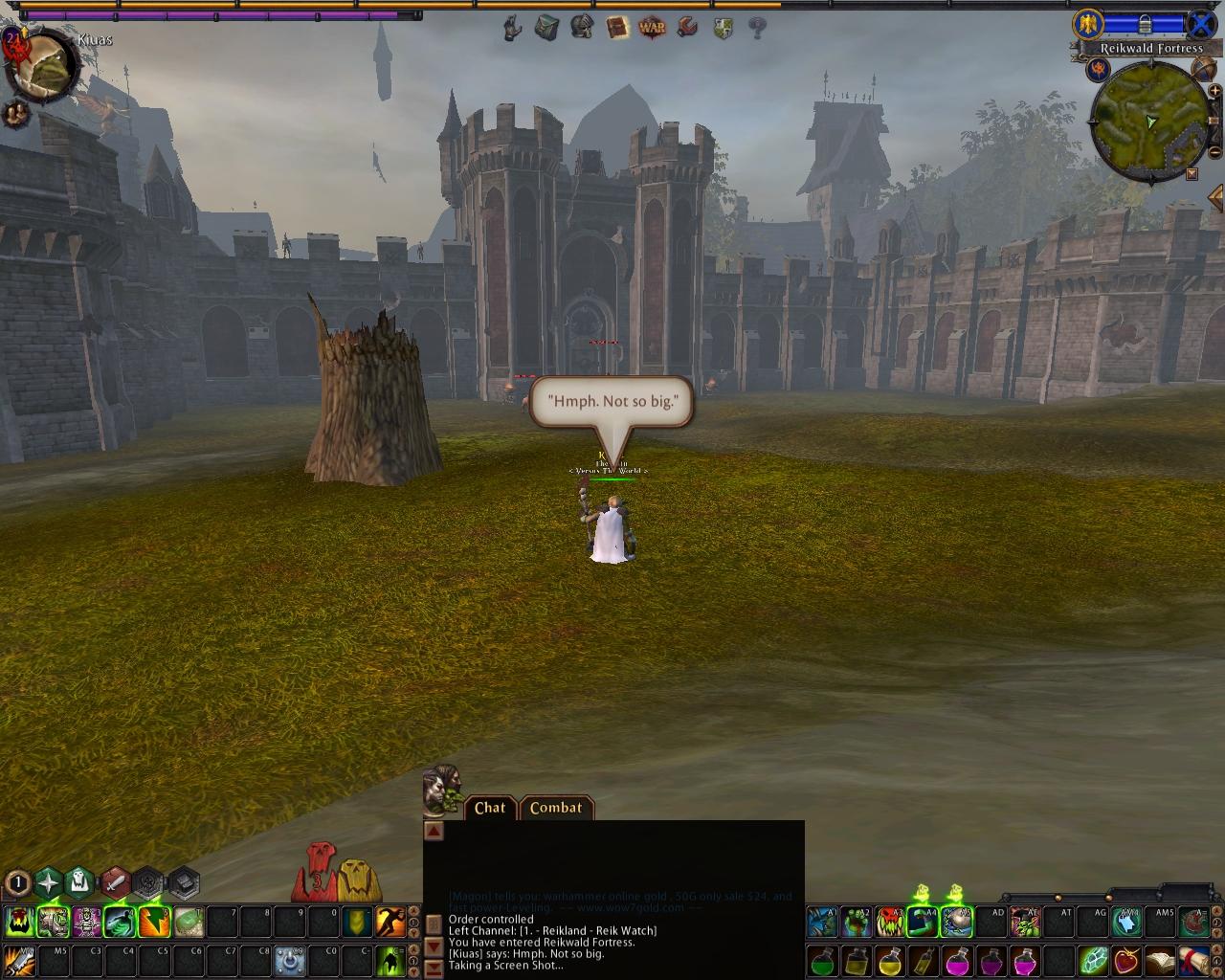This screenshot has width=1225, height=980.
Task: Activate the orange-red skull mask ability
Action: click(890, 922)
